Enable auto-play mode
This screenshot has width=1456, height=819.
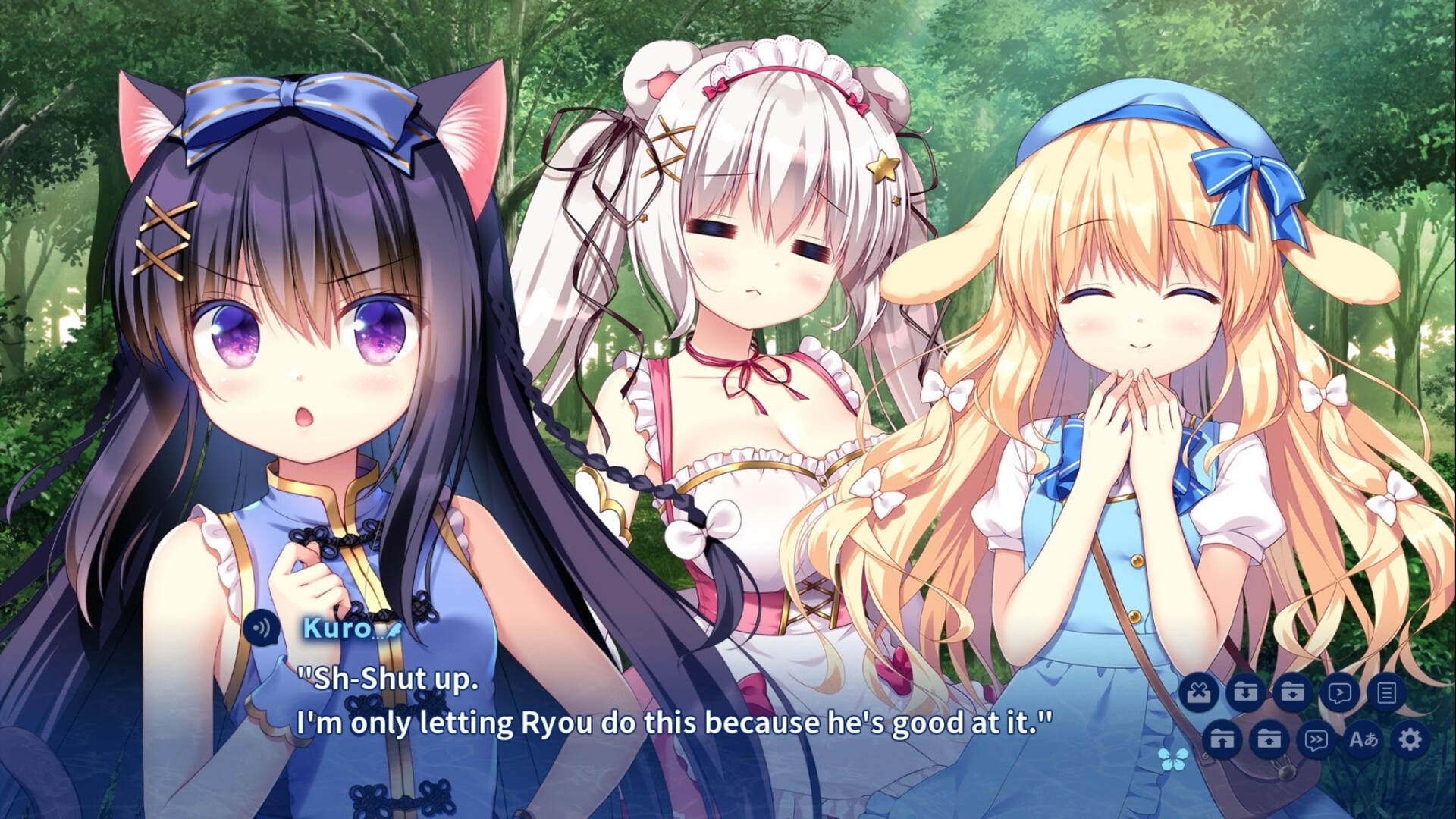1339,692
